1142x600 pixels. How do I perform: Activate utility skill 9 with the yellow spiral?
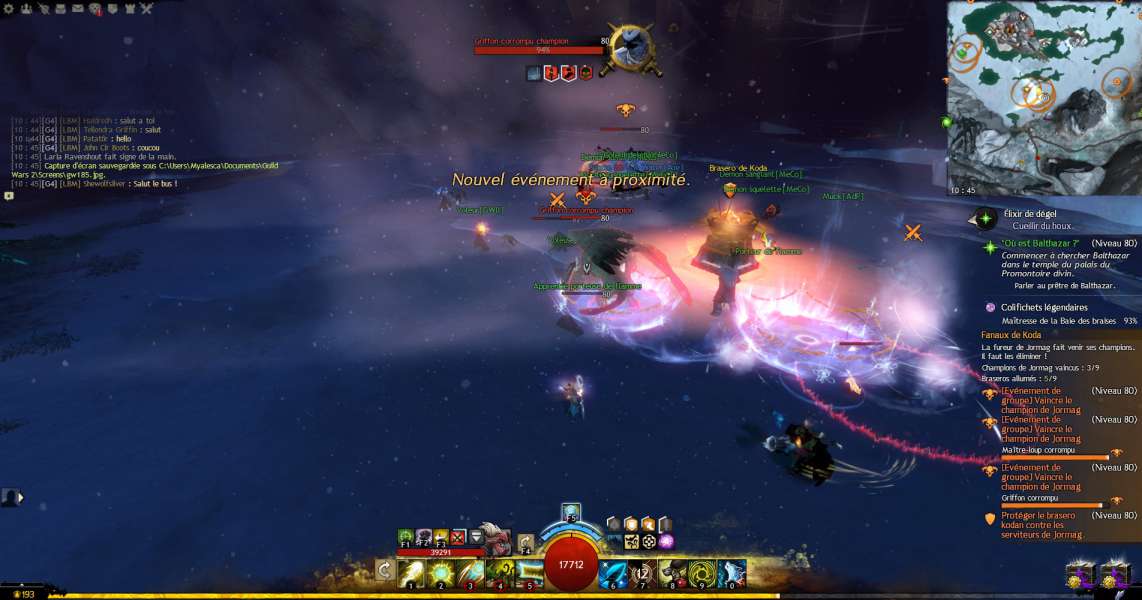(x=702, y=573)
